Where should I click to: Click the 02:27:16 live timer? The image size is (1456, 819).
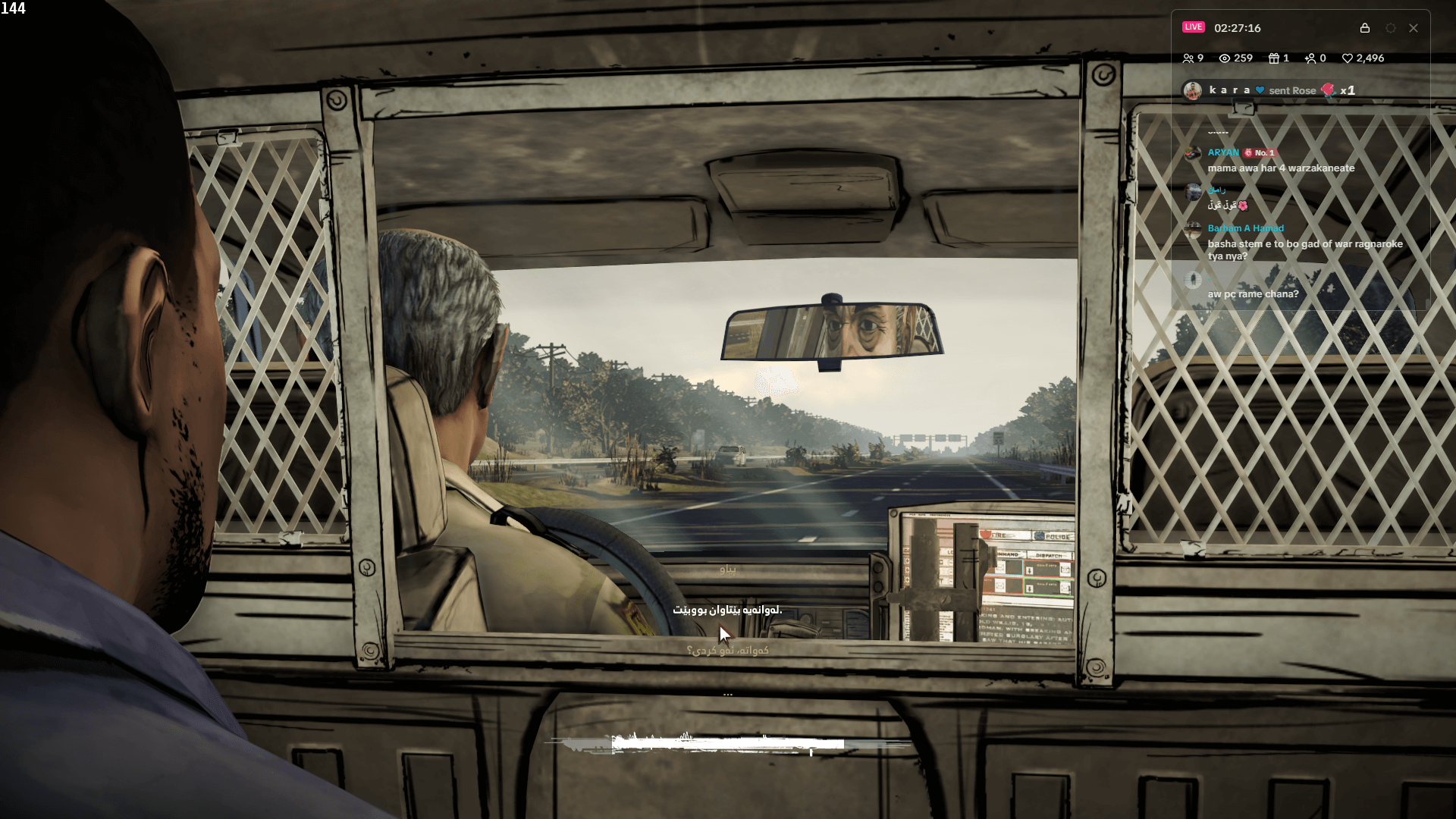(x=1238, y=28)
